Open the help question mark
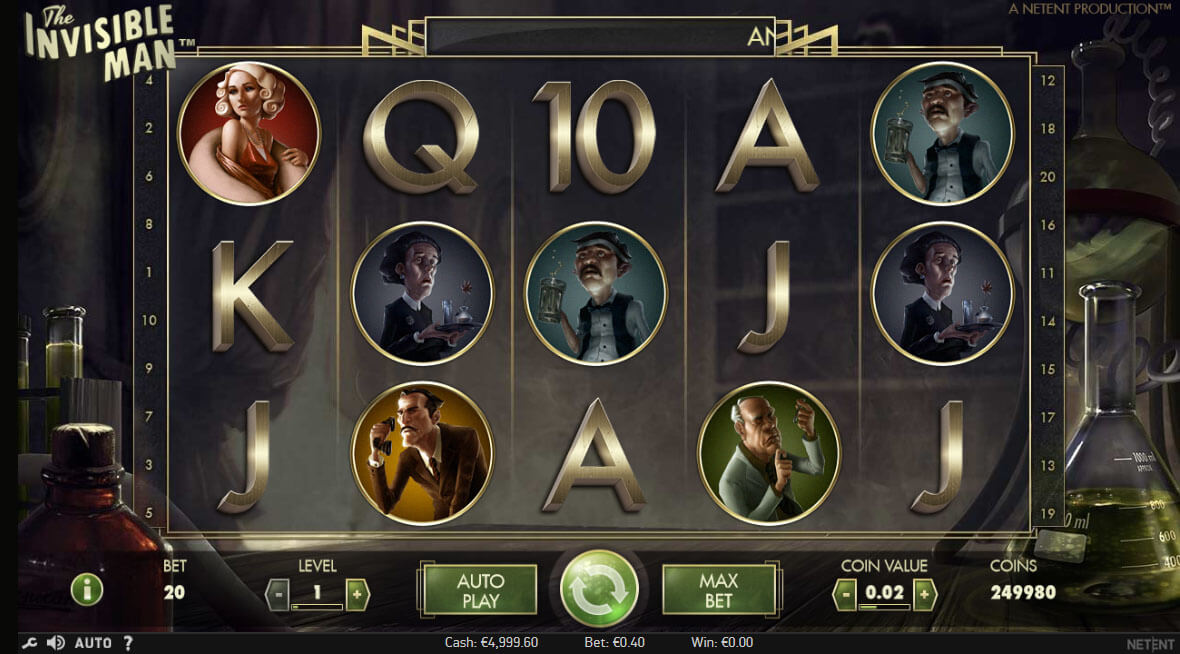 pyautogui.click(x=128, y=642)
